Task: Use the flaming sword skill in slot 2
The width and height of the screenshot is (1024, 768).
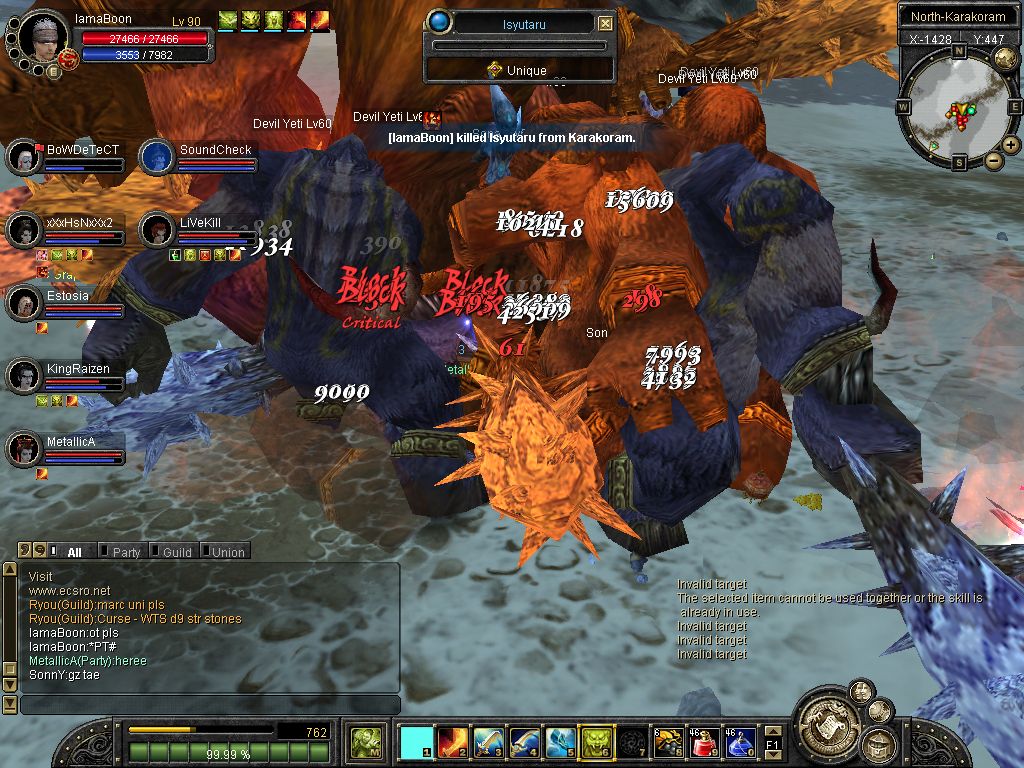Action: [x=453, y=743]
